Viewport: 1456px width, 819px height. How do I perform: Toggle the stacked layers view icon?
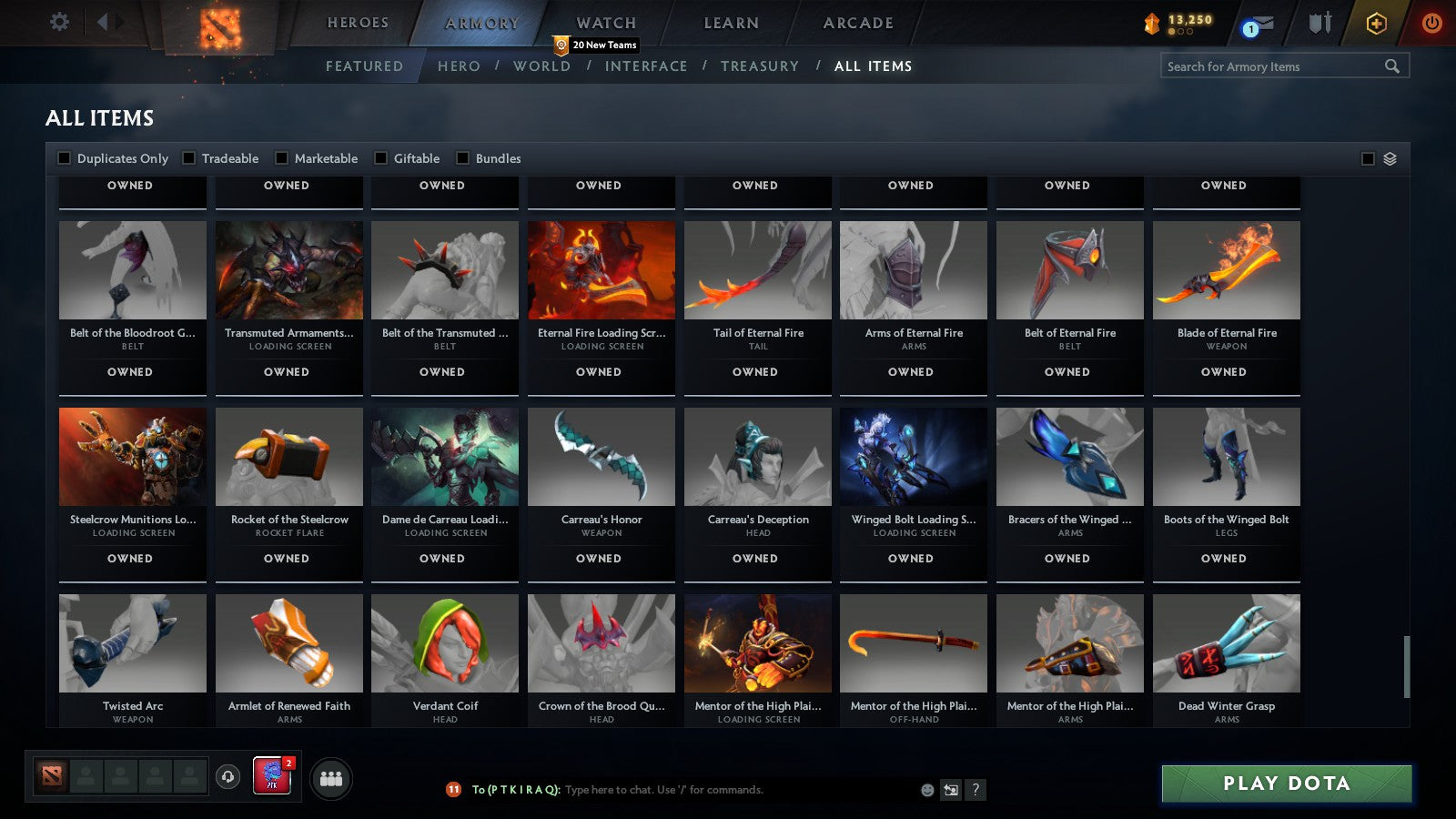[1389, 157]
